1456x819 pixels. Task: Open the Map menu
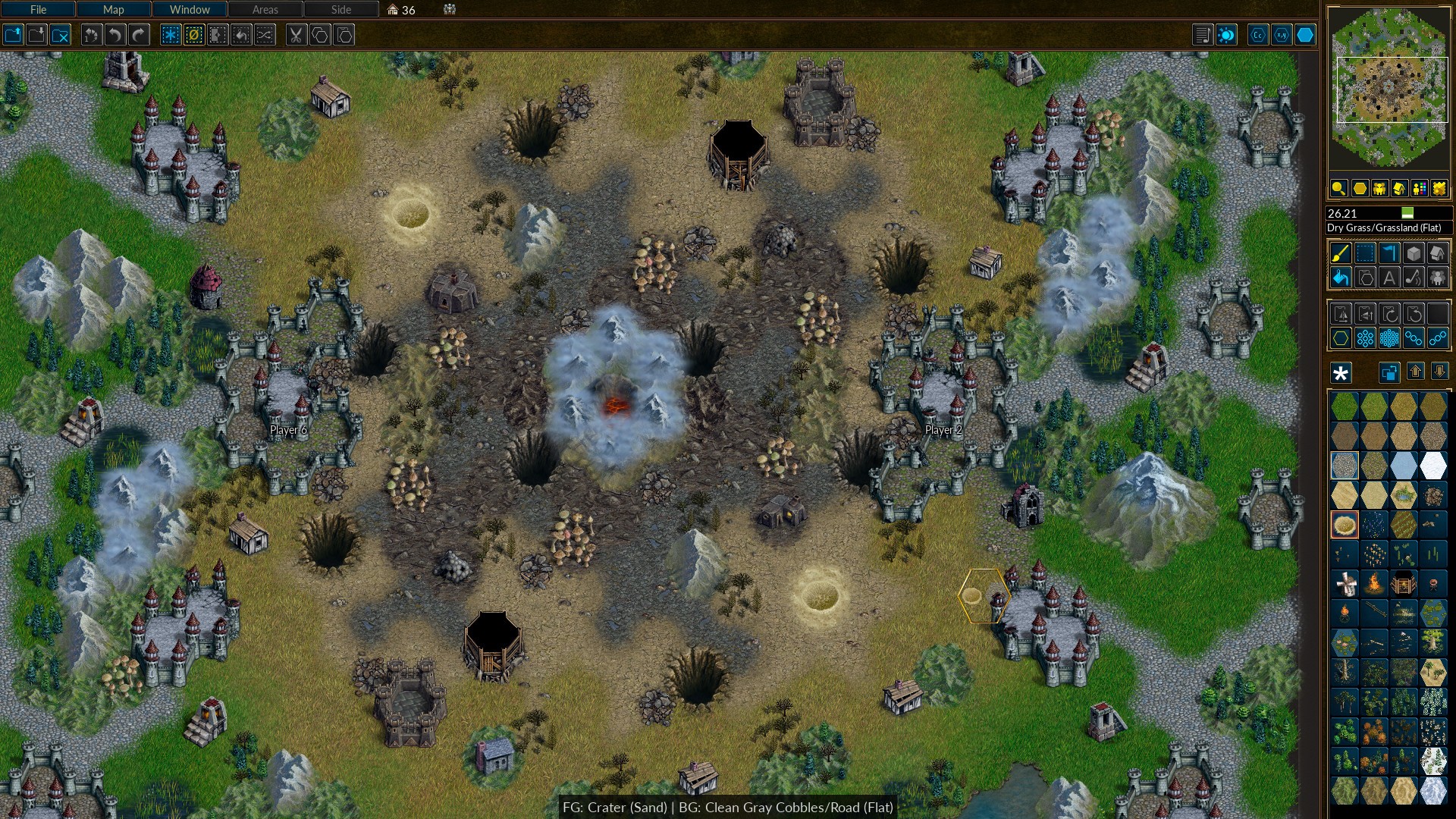[113, 10]
